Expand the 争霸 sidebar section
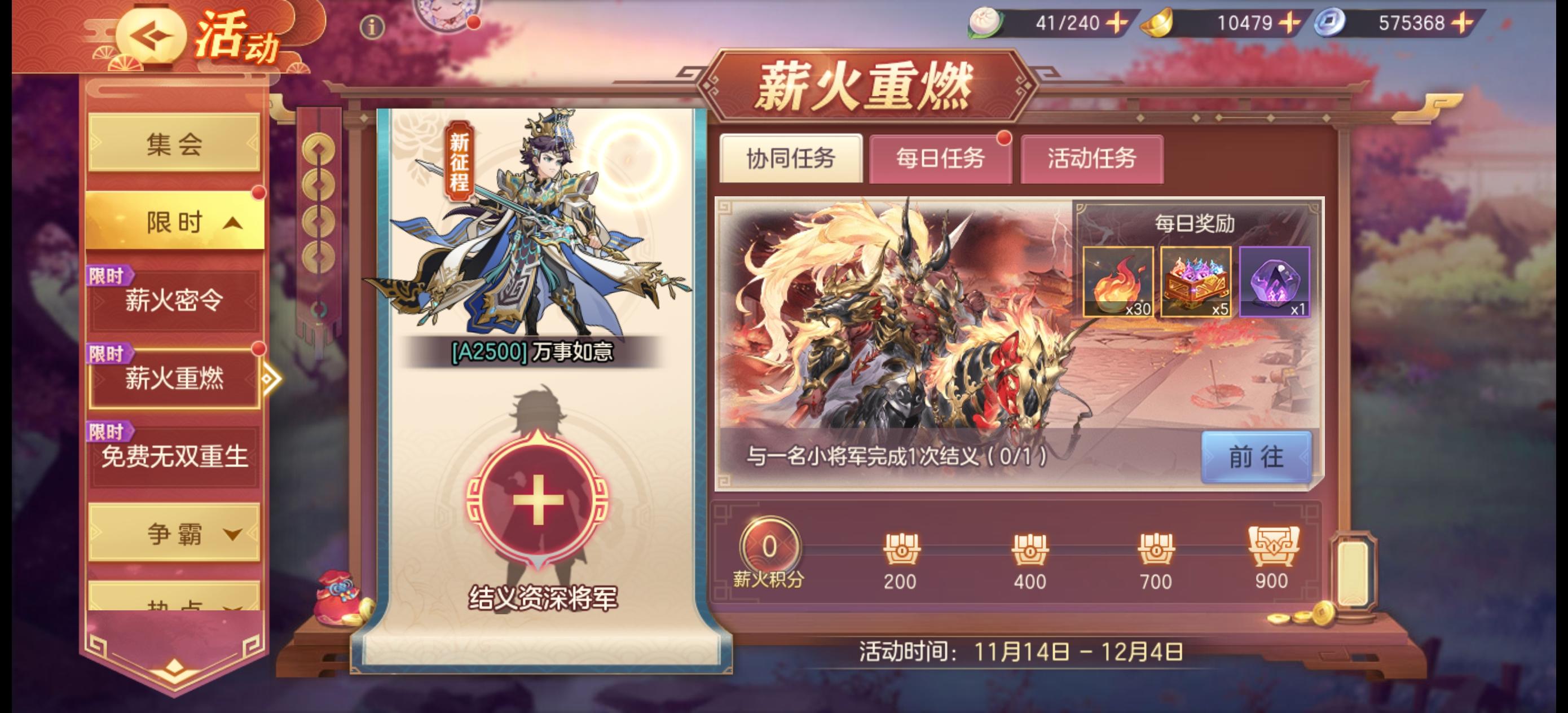Image resolution: width=1568 pixels, height=713 pixels. tap(175, 535)
